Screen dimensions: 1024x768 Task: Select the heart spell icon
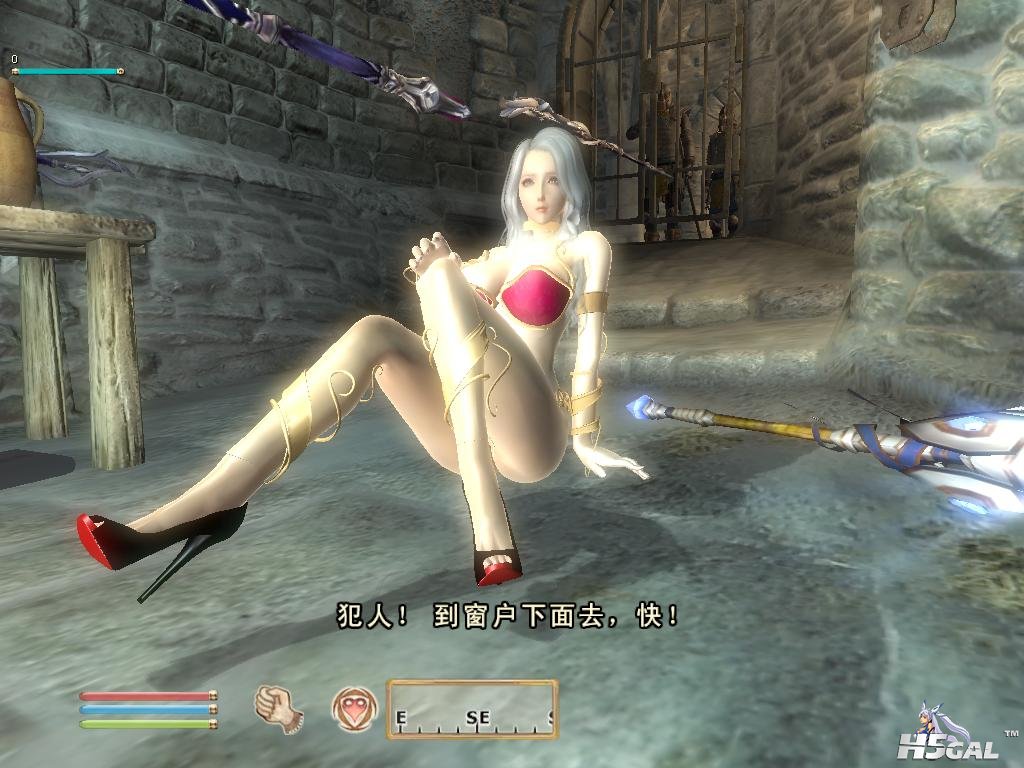(355, 709)
